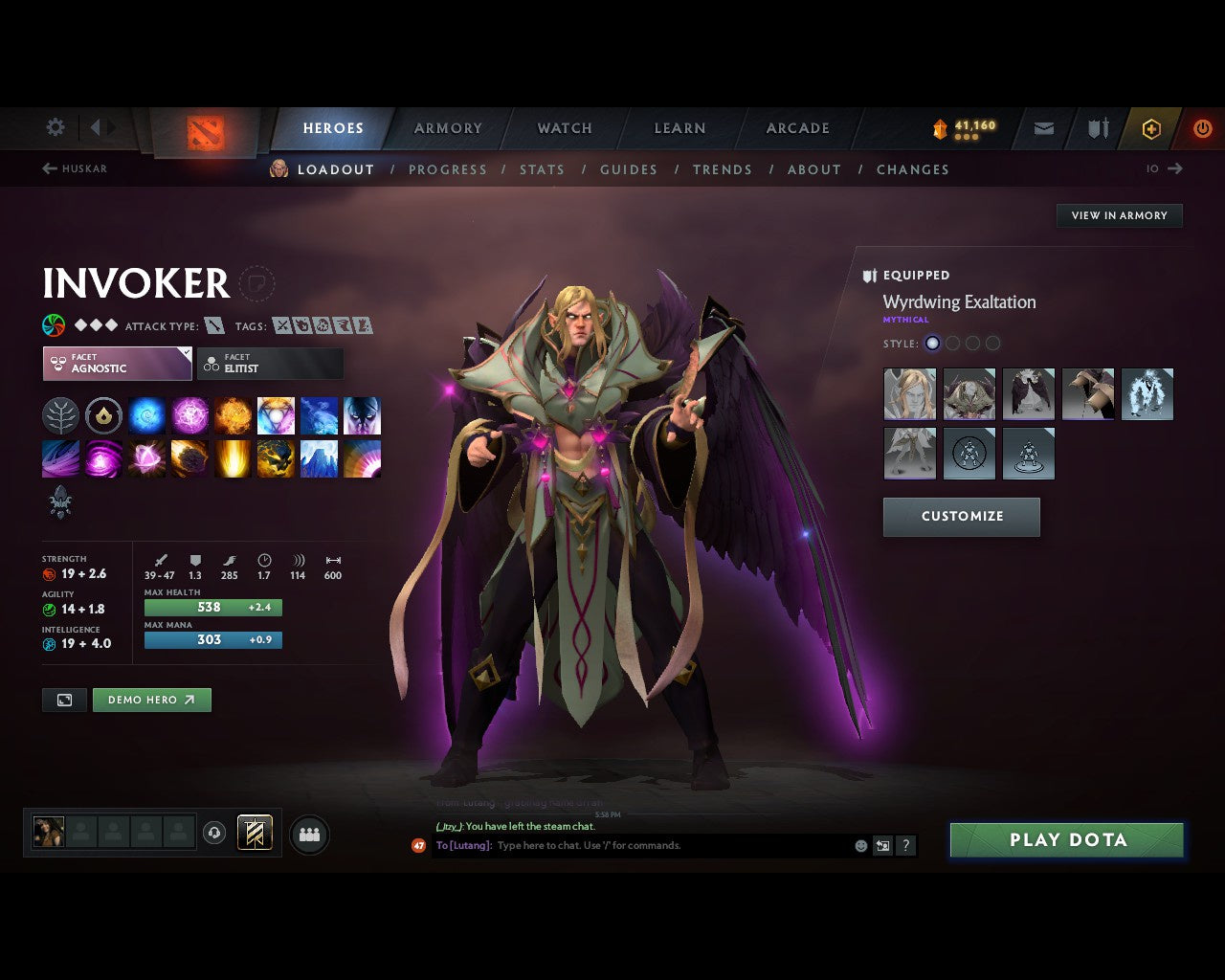Open the Arcade tab

click(797, 127)
